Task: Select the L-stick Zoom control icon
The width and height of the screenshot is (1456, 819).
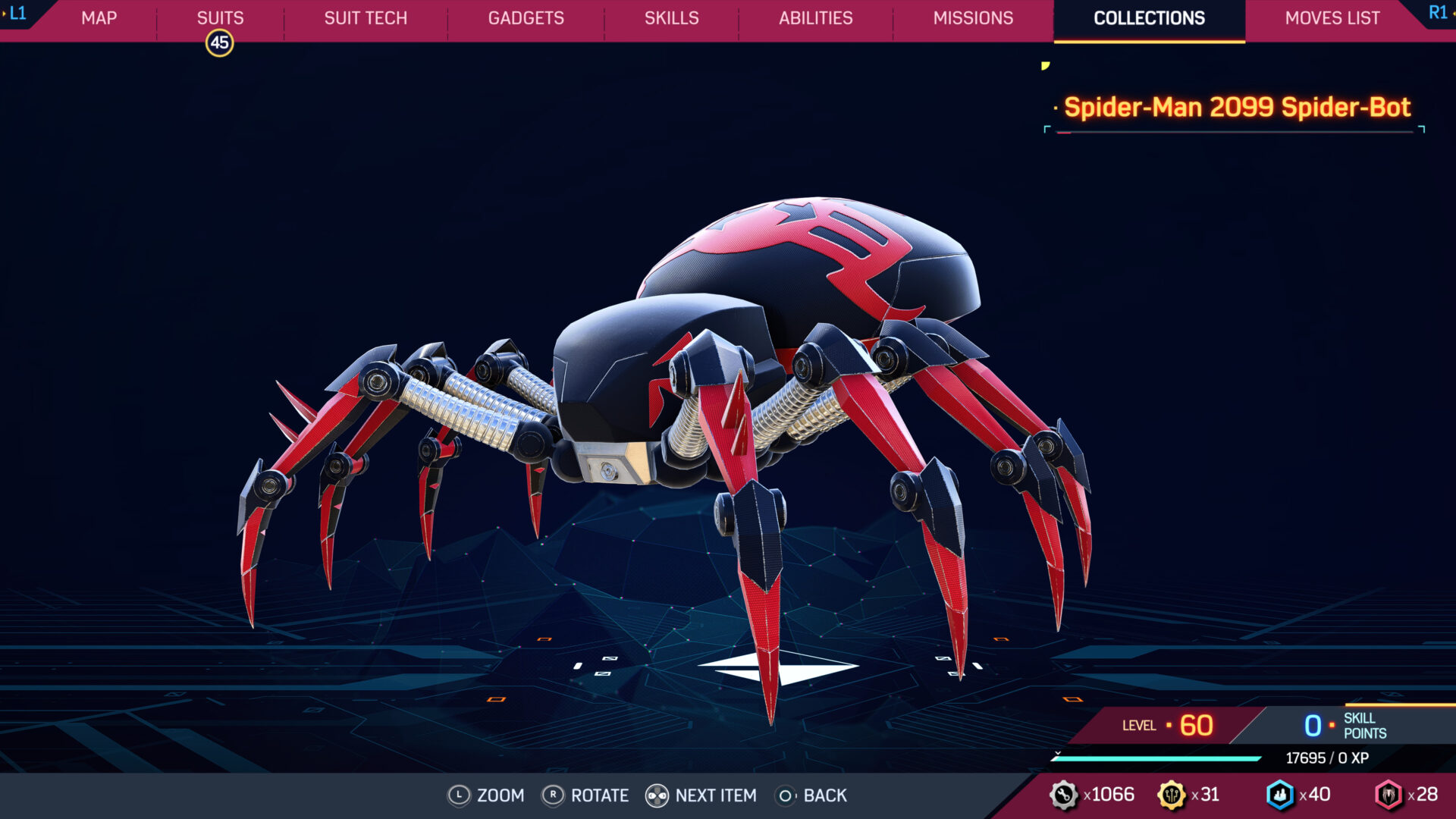Action: 459,796
